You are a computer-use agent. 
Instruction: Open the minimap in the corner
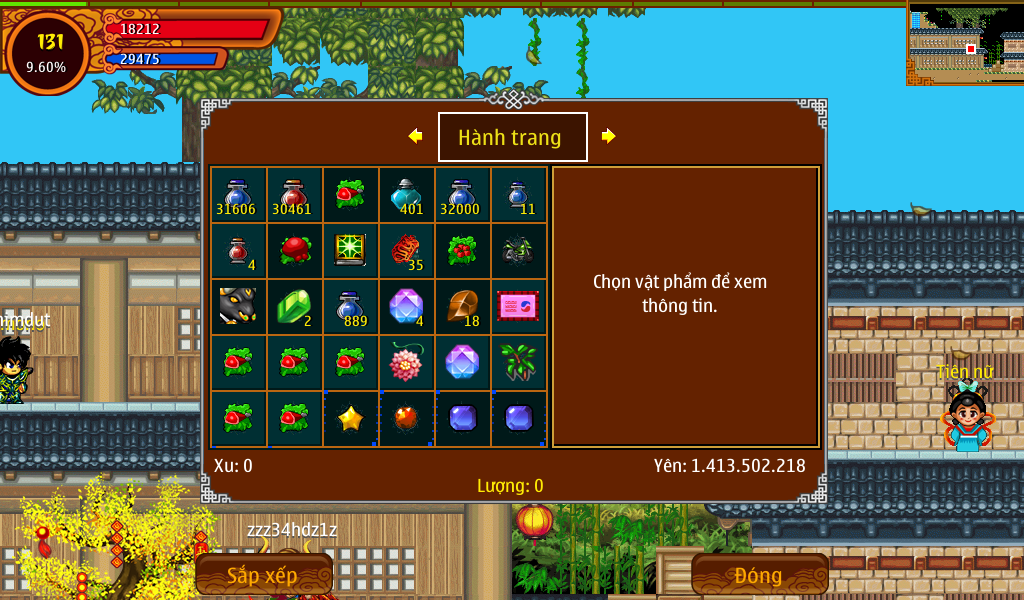click(x=964, y=43)
